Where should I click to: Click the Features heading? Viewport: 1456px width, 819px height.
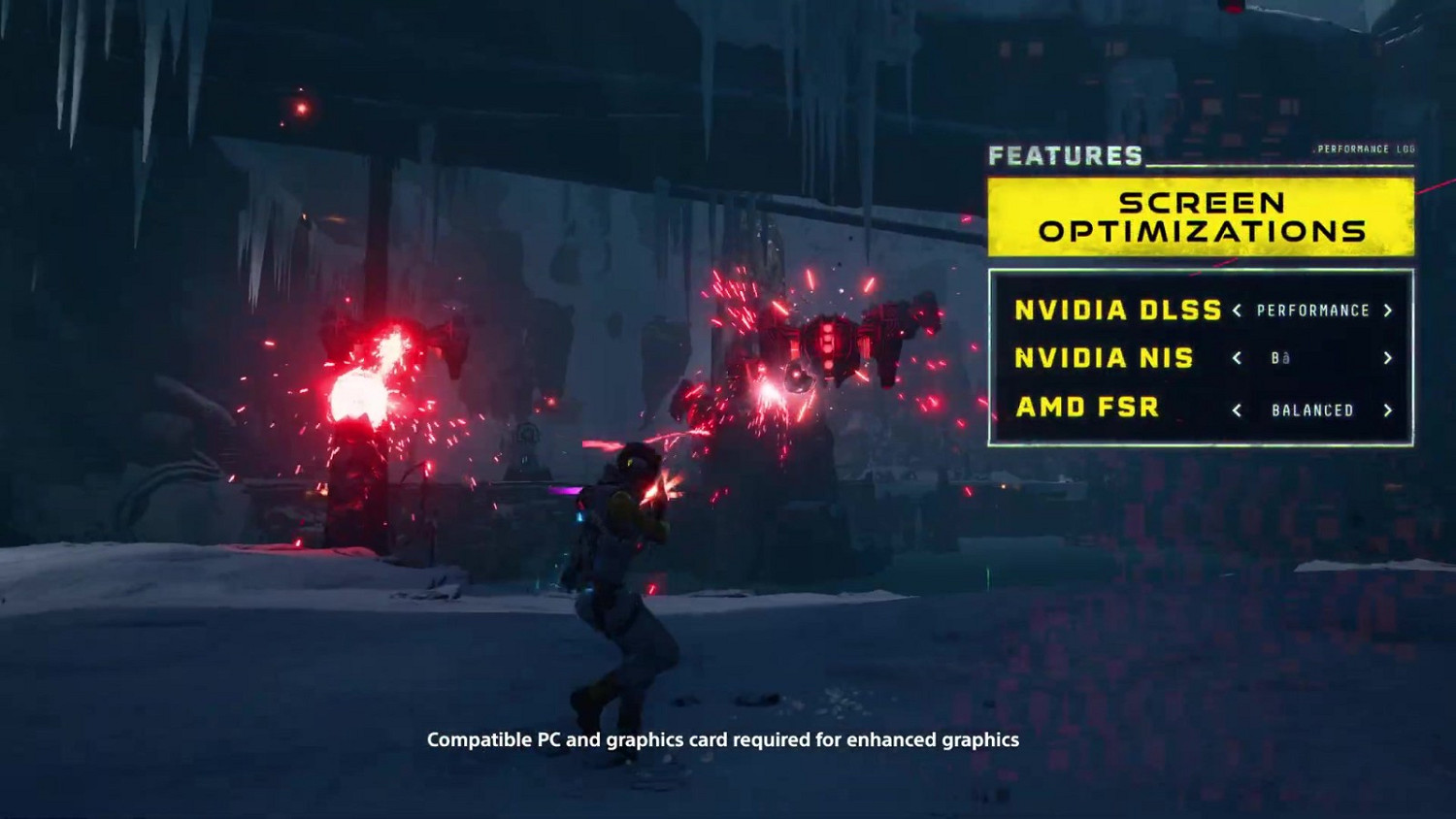pyautogui.click(x=1066, y=152)
